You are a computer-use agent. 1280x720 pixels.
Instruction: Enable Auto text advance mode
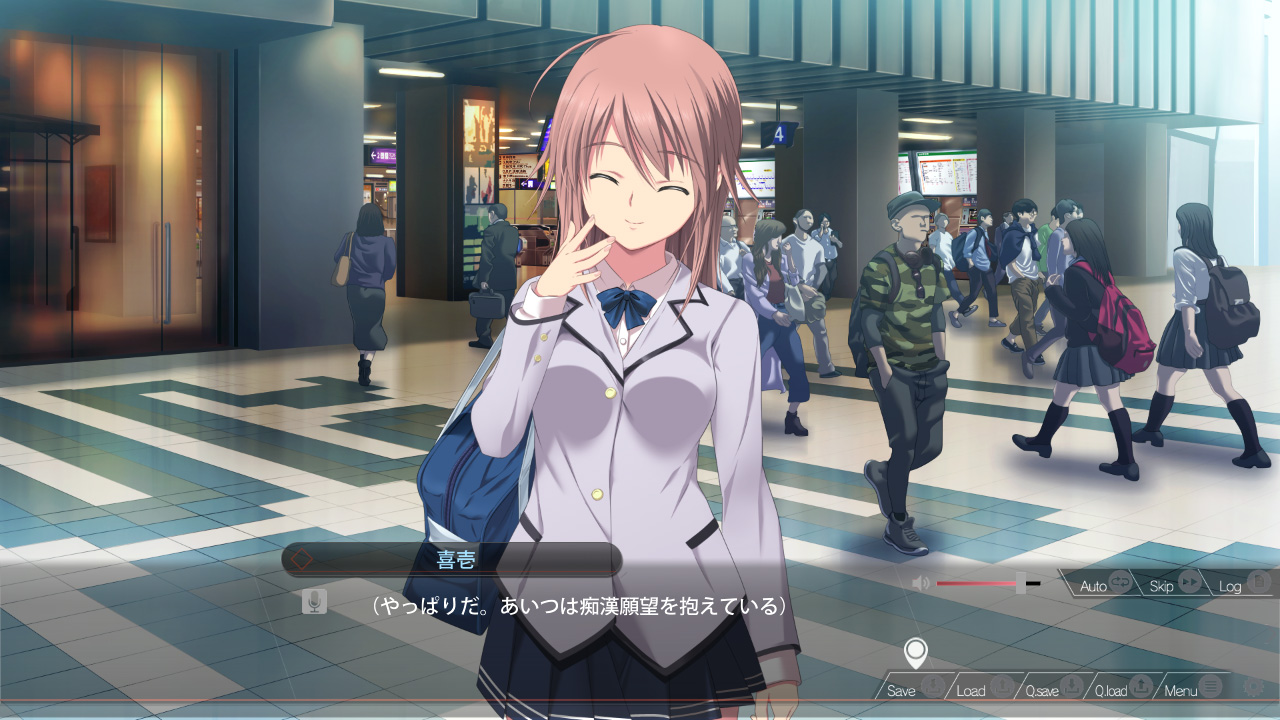coord(1105,585)
